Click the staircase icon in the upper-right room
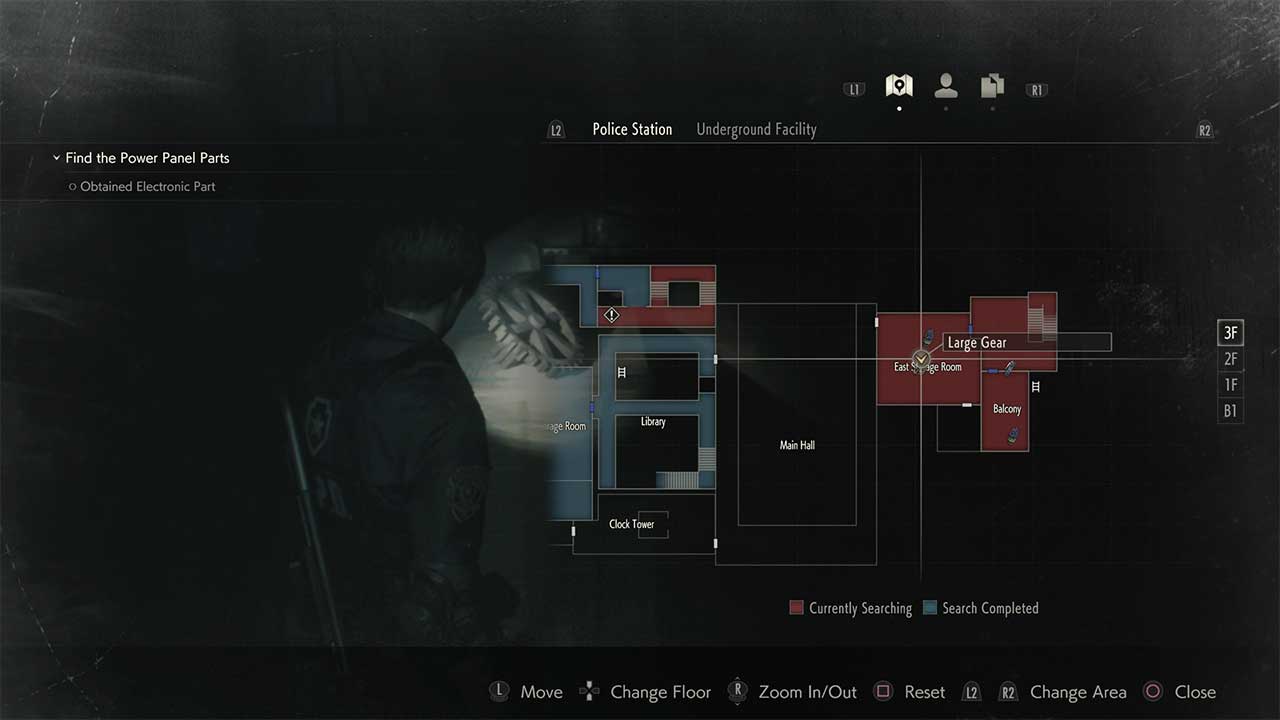The width and height of the screenshot is (1280, 720). click(x=1040, y=324)
